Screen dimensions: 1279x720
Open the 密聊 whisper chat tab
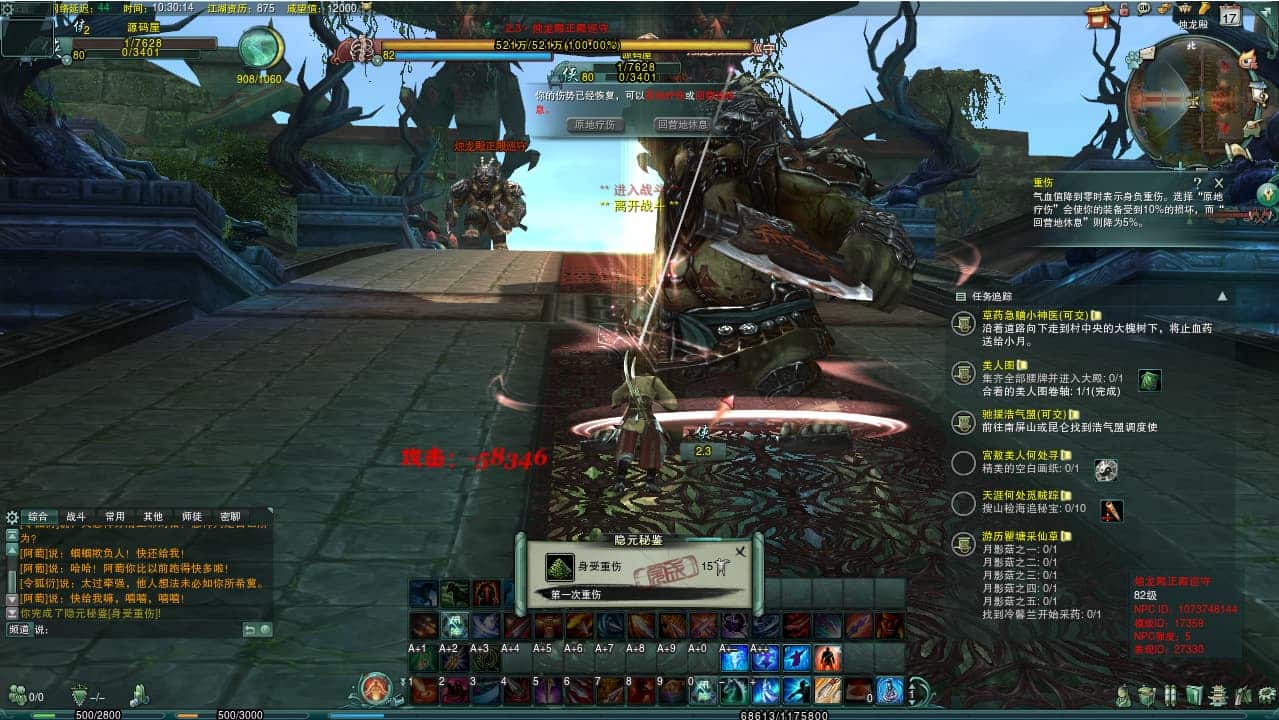point(230,517)
